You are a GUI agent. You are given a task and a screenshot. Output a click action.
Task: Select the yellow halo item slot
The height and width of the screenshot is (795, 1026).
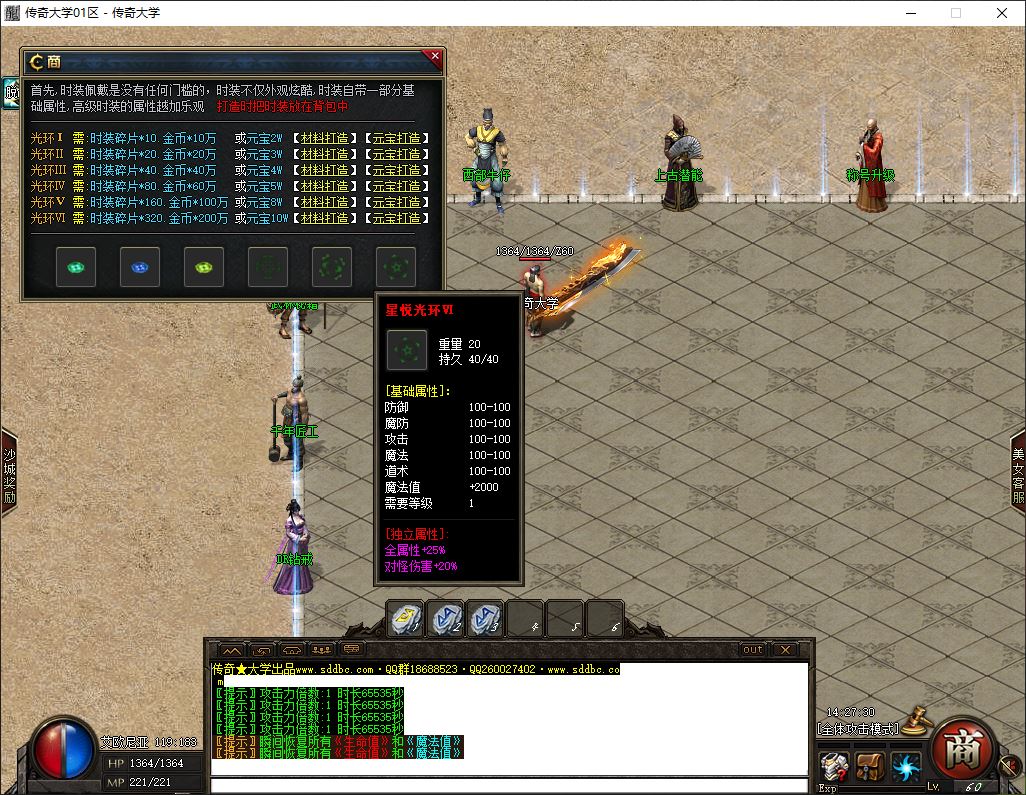pyautogui.click(x=204, y=267)
